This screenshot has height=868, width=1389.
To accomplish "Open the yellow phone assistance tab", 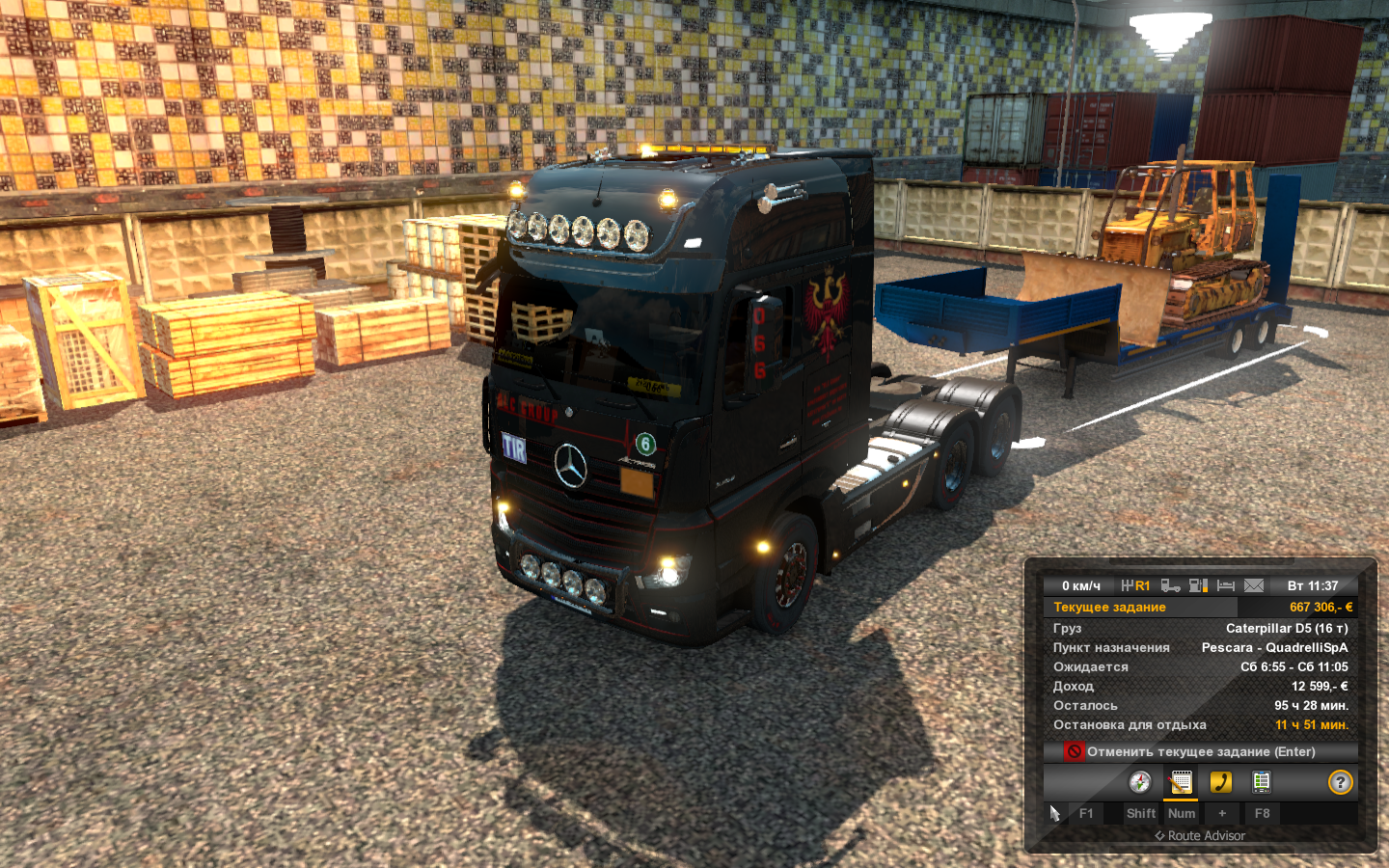I will [x=1221, y=782].
